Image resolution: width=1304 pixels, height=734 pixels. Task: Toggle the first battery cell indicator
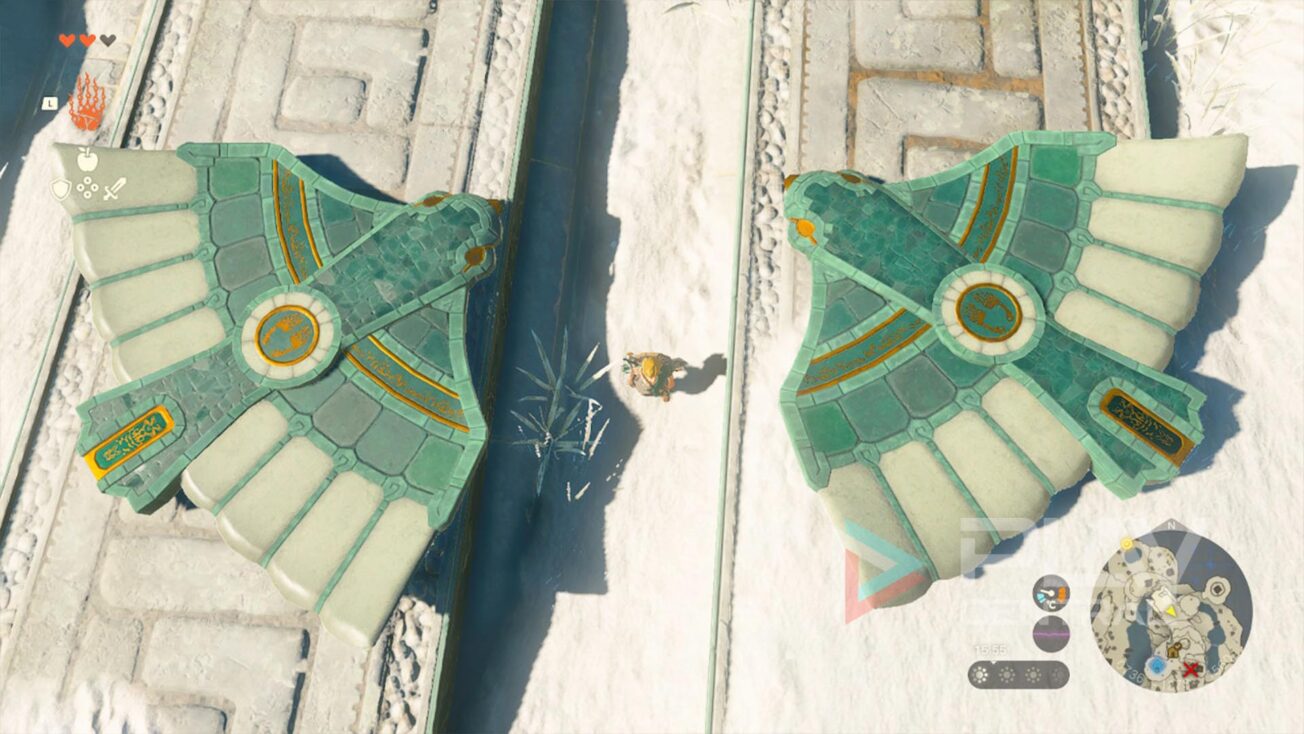click(x=981, y=673)
